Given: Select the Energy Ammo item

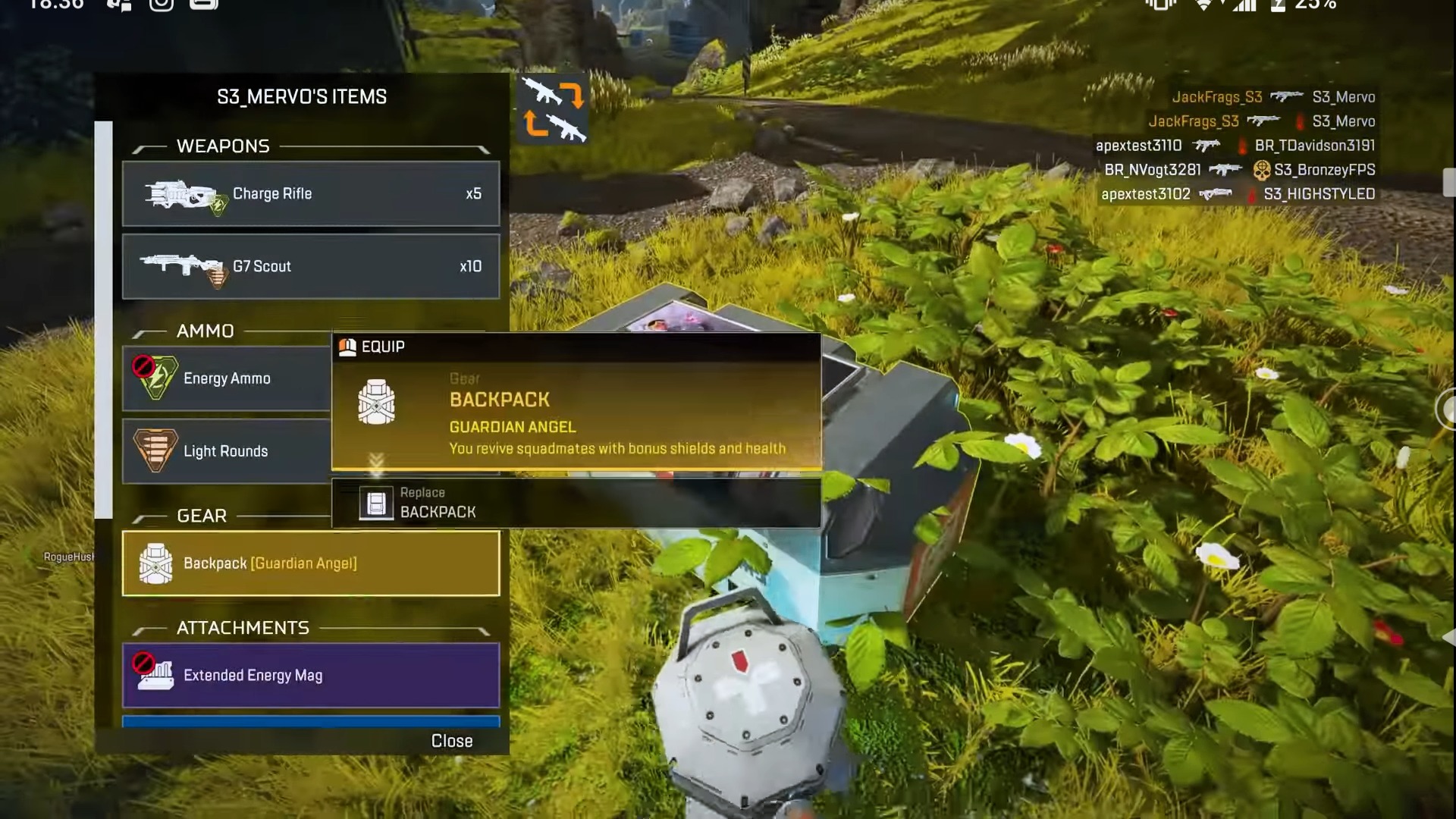Looking at the screenshot, I should pyautogui.click(x=226, y=378).
